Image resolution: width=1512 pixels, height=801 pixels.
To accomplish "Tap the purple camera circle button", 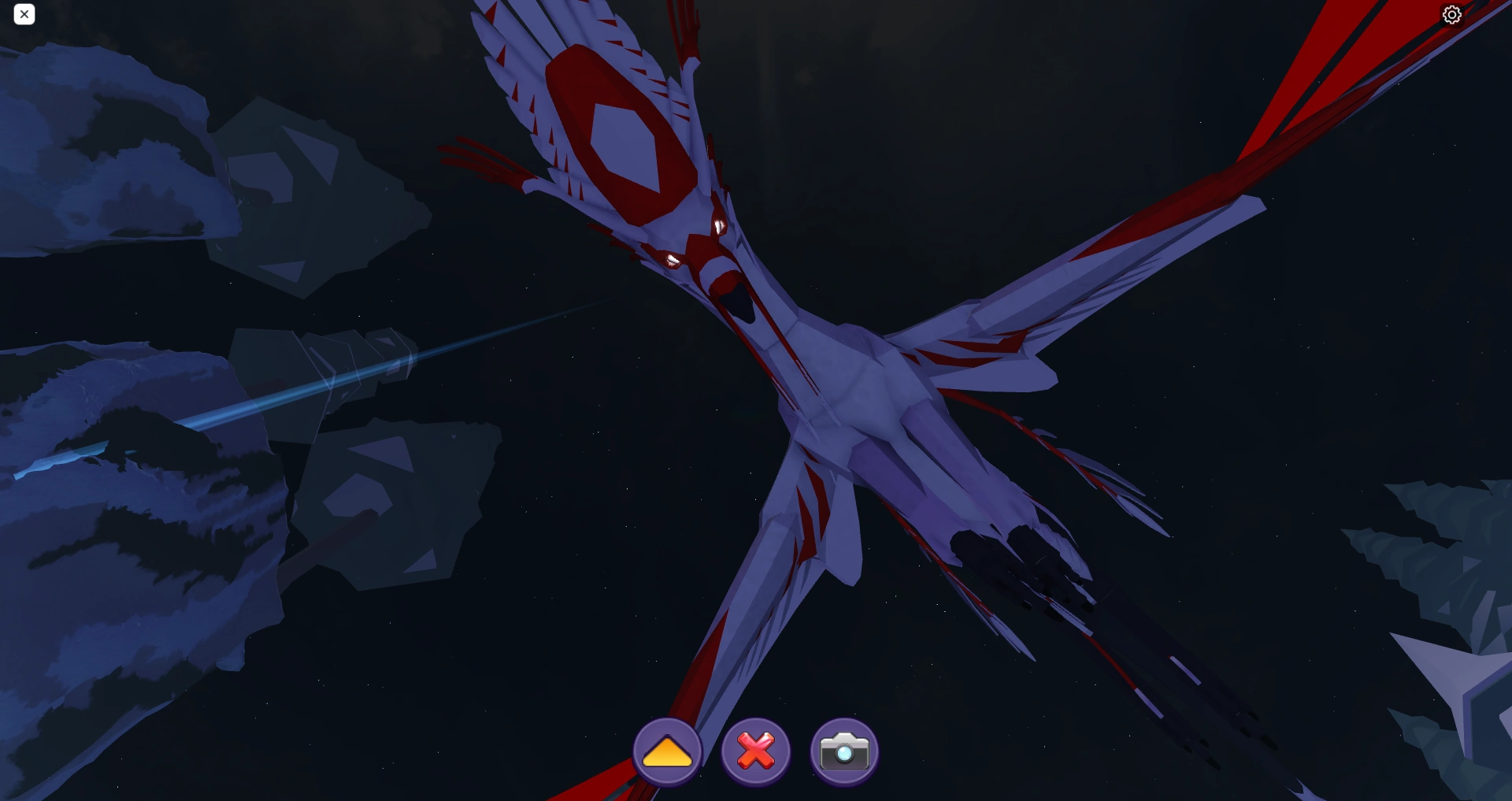I will point(844,751).
